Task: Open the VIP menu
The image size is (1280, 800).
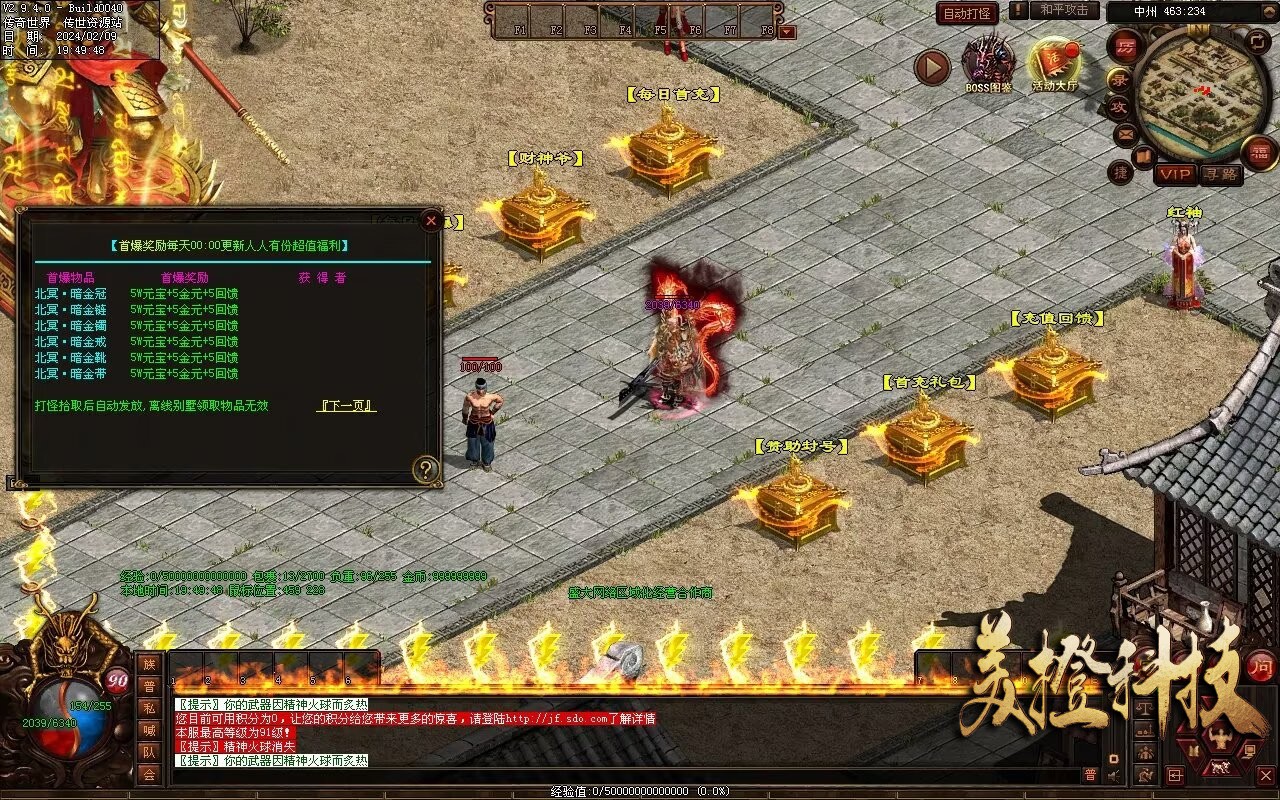Action: coord(1176,174)
